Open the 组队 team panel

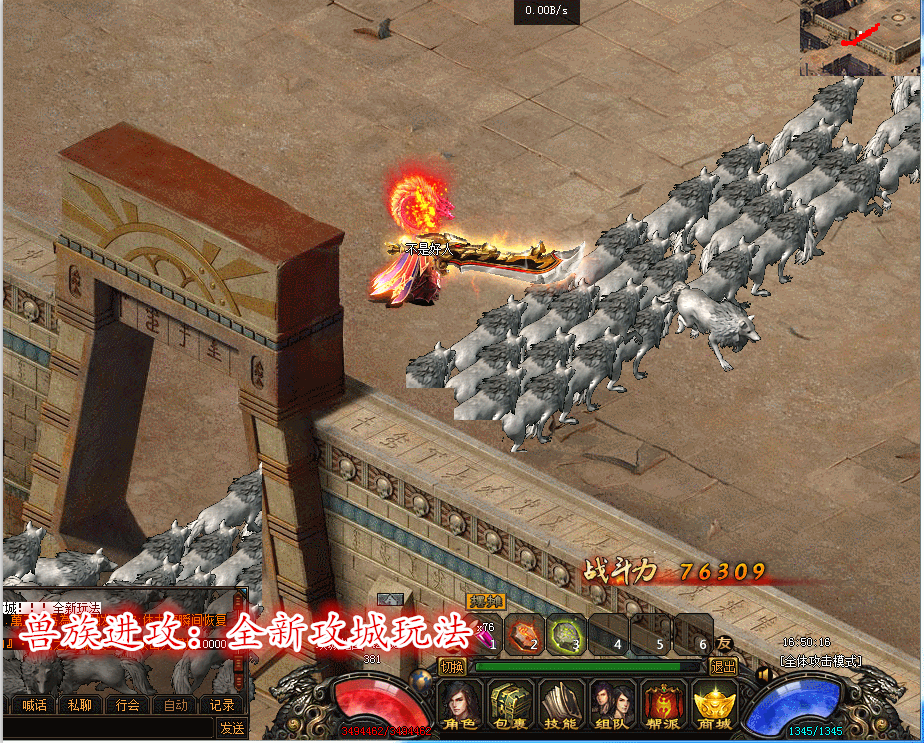tap(612, 705)
